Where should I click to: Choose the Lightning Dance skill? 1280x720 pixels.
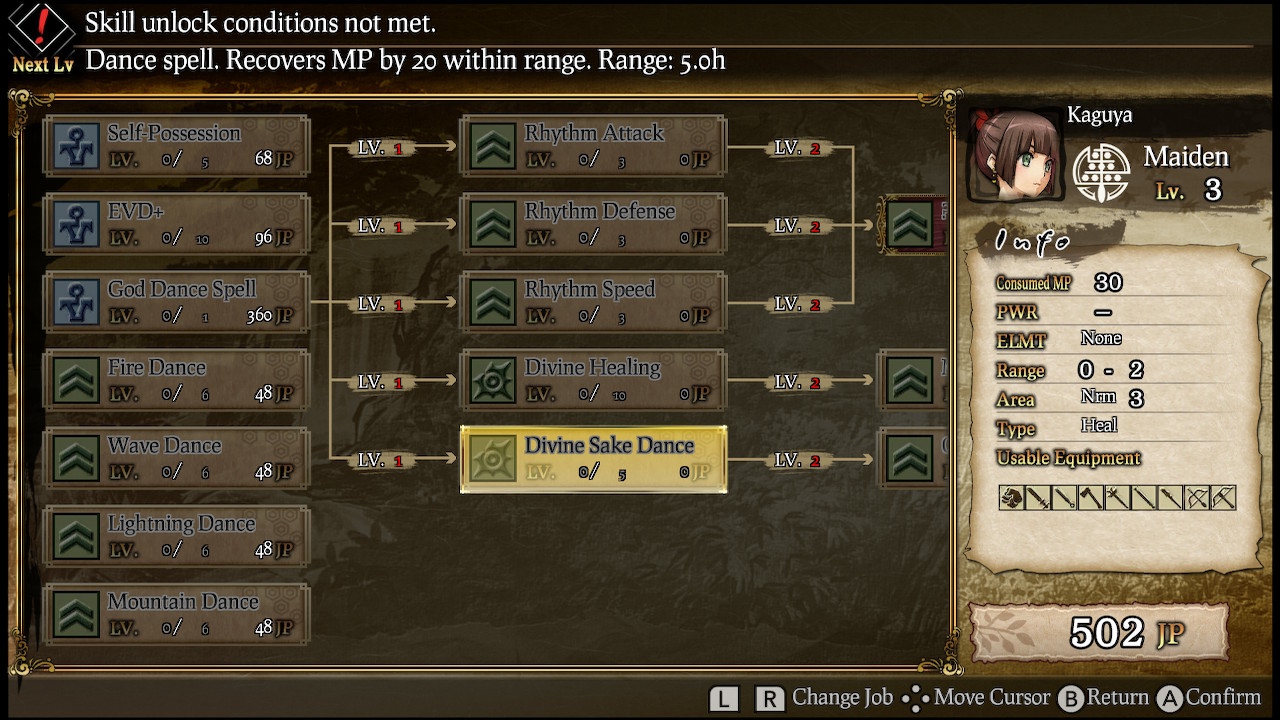coord(176,536)
